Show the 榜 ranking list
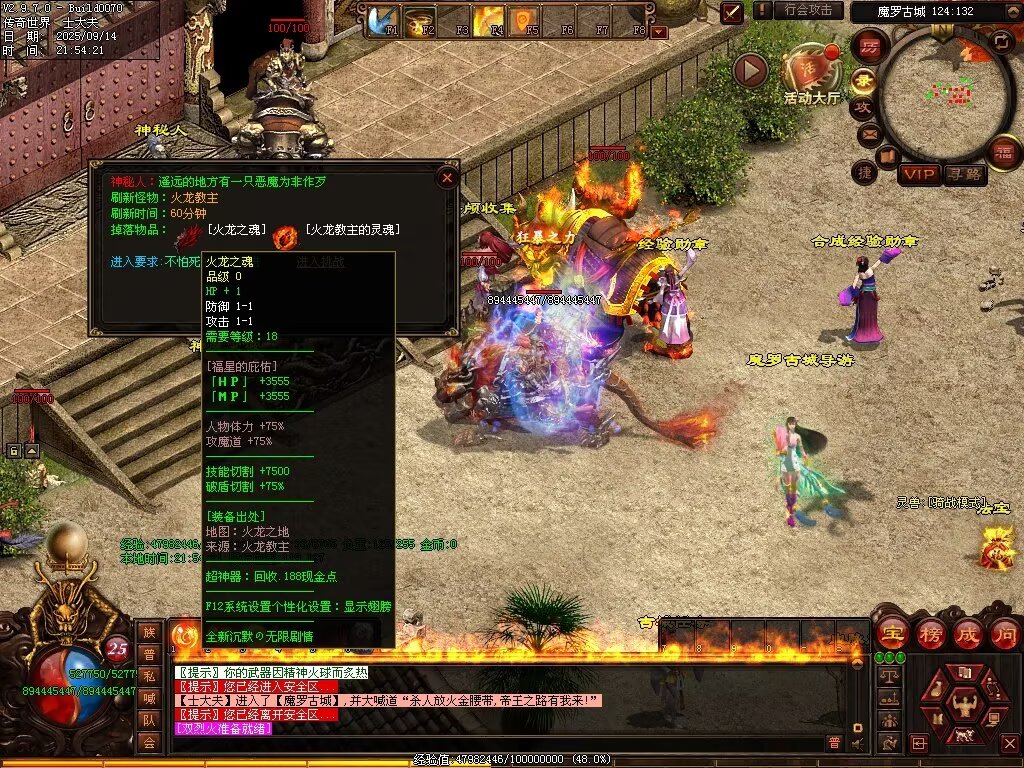 (x=930, y=632)
